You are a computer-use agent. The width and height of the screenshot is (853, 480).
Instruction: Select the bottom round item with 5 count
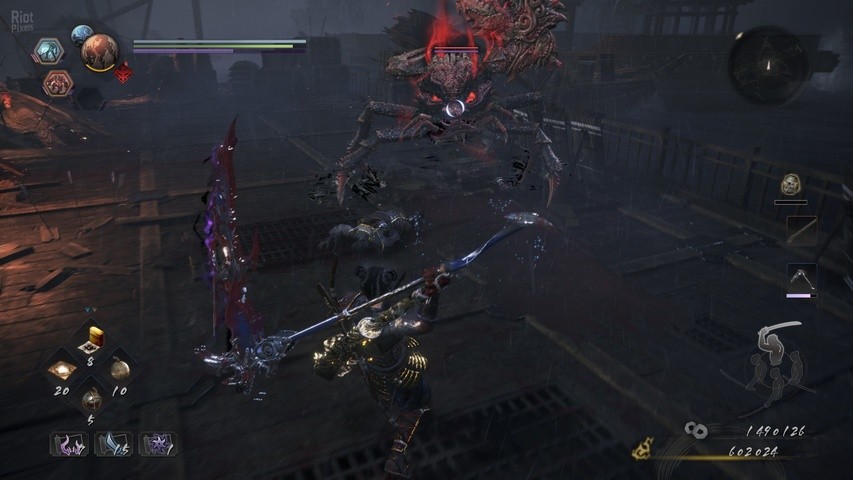click(x=92, y=400)
